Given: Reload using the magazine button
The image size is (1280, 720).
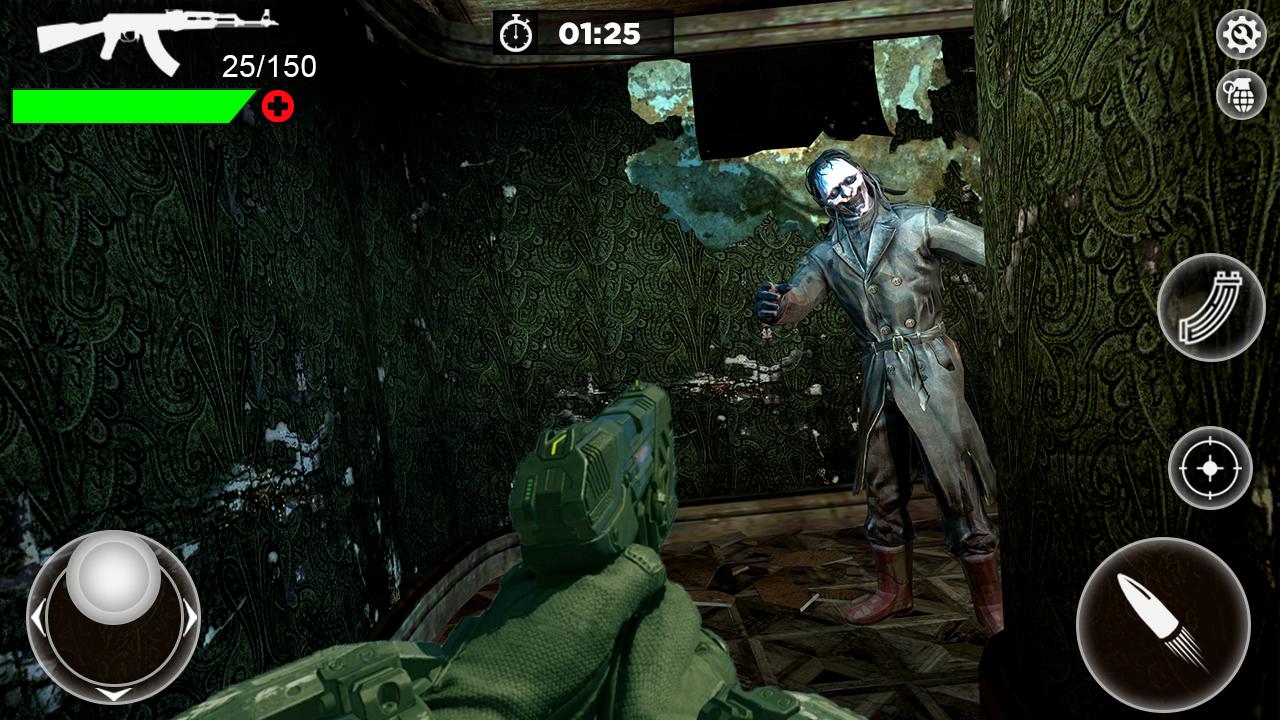Looking at the screenshot, I should [1210, 307].
